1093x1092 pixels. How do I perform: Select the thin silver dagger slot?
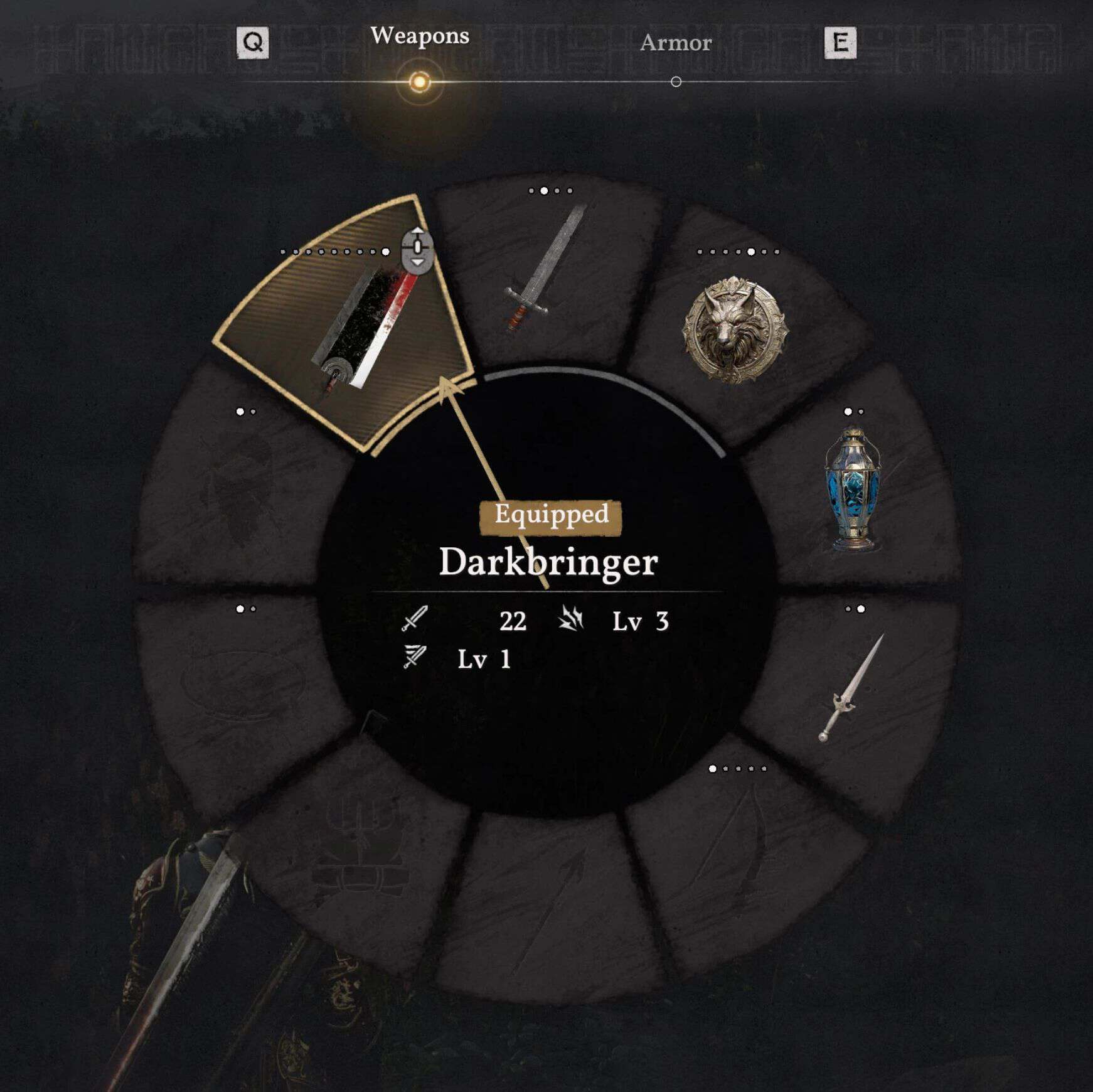point(851,688)
